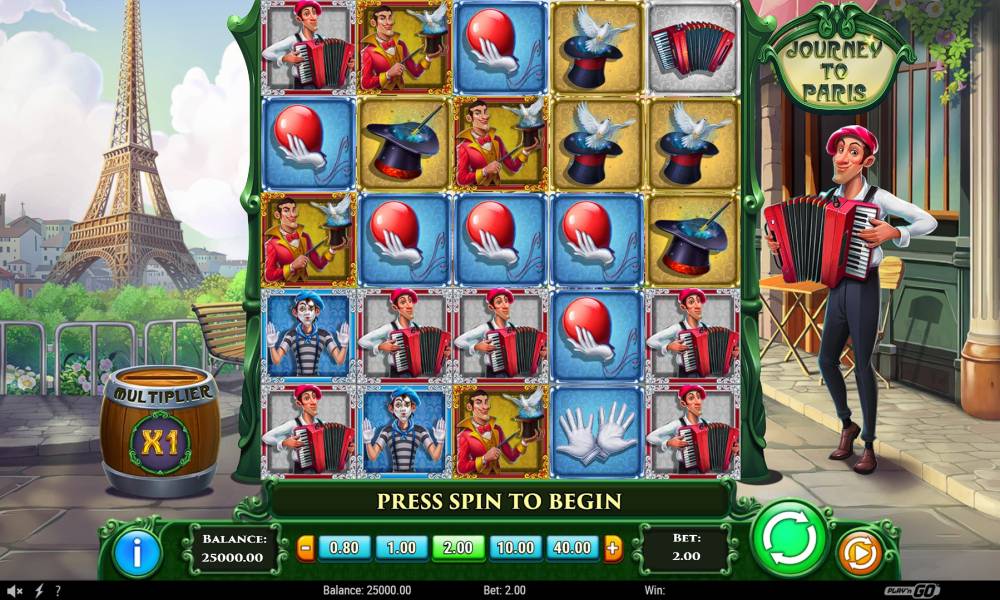Decrease the bet with the minus button
The image size is (1000, 600).
tap(306, 548)
